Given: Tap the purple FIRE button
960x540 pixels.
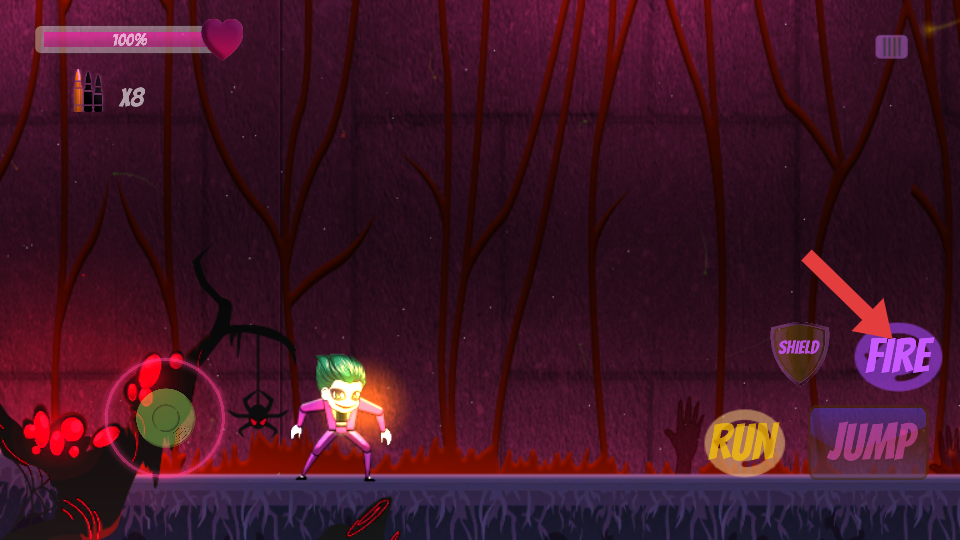Looking at the screenshot, I should coord(899,357).
